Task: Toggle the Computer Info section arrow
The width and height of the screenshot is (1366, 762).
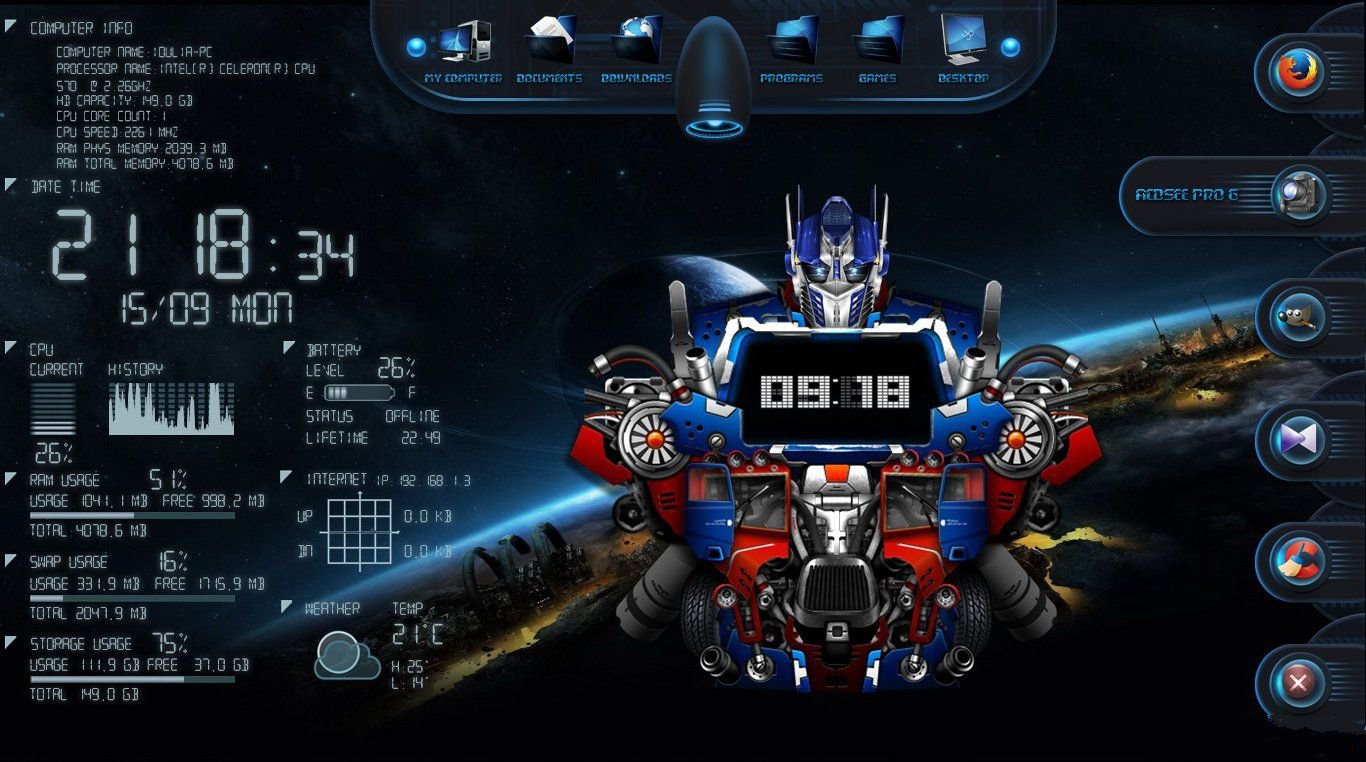Action: pyautogui.click(x=11, y=26)
